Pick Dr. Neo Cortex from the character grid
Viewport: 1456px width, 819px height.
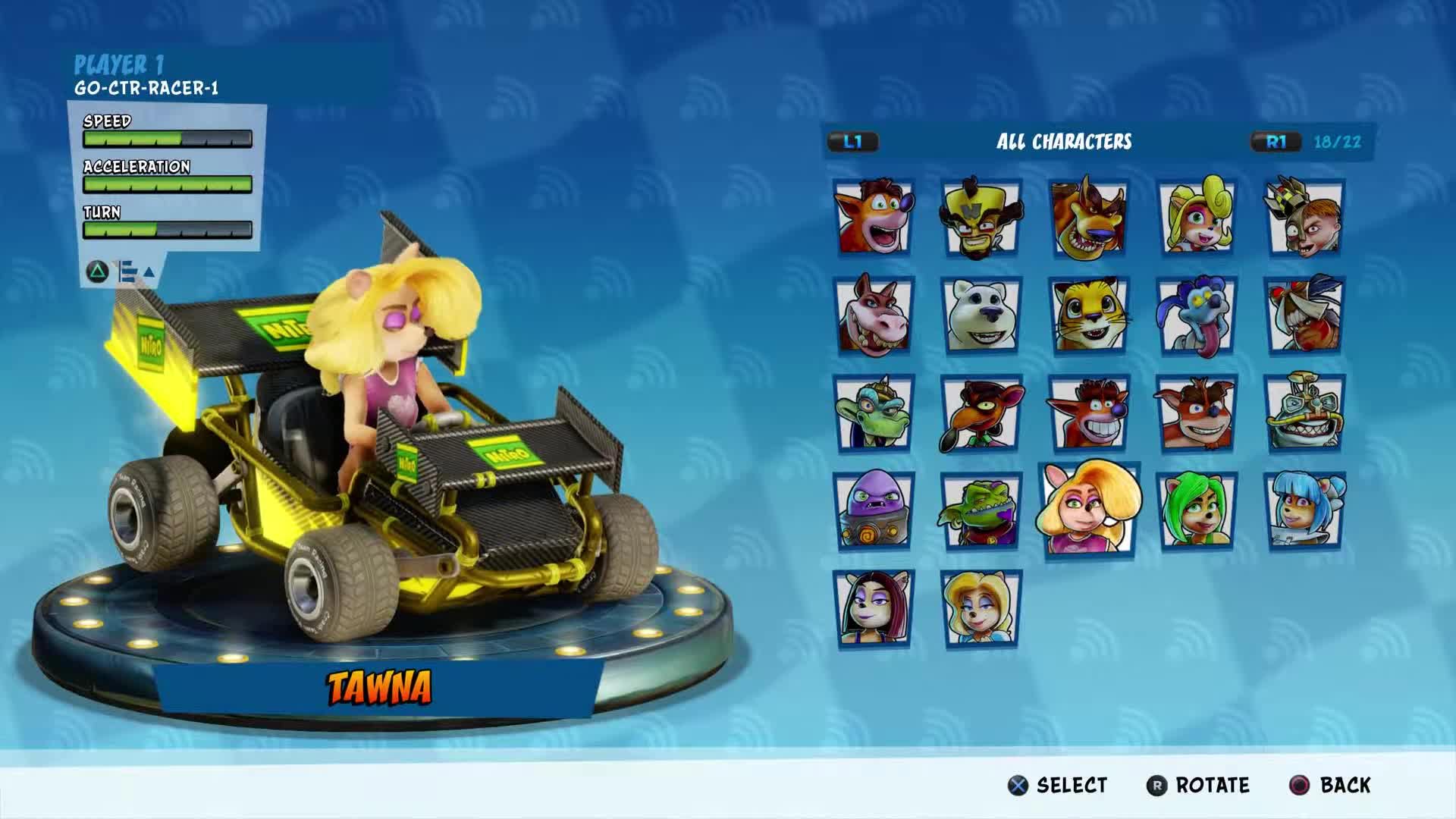tap(984, 216)
